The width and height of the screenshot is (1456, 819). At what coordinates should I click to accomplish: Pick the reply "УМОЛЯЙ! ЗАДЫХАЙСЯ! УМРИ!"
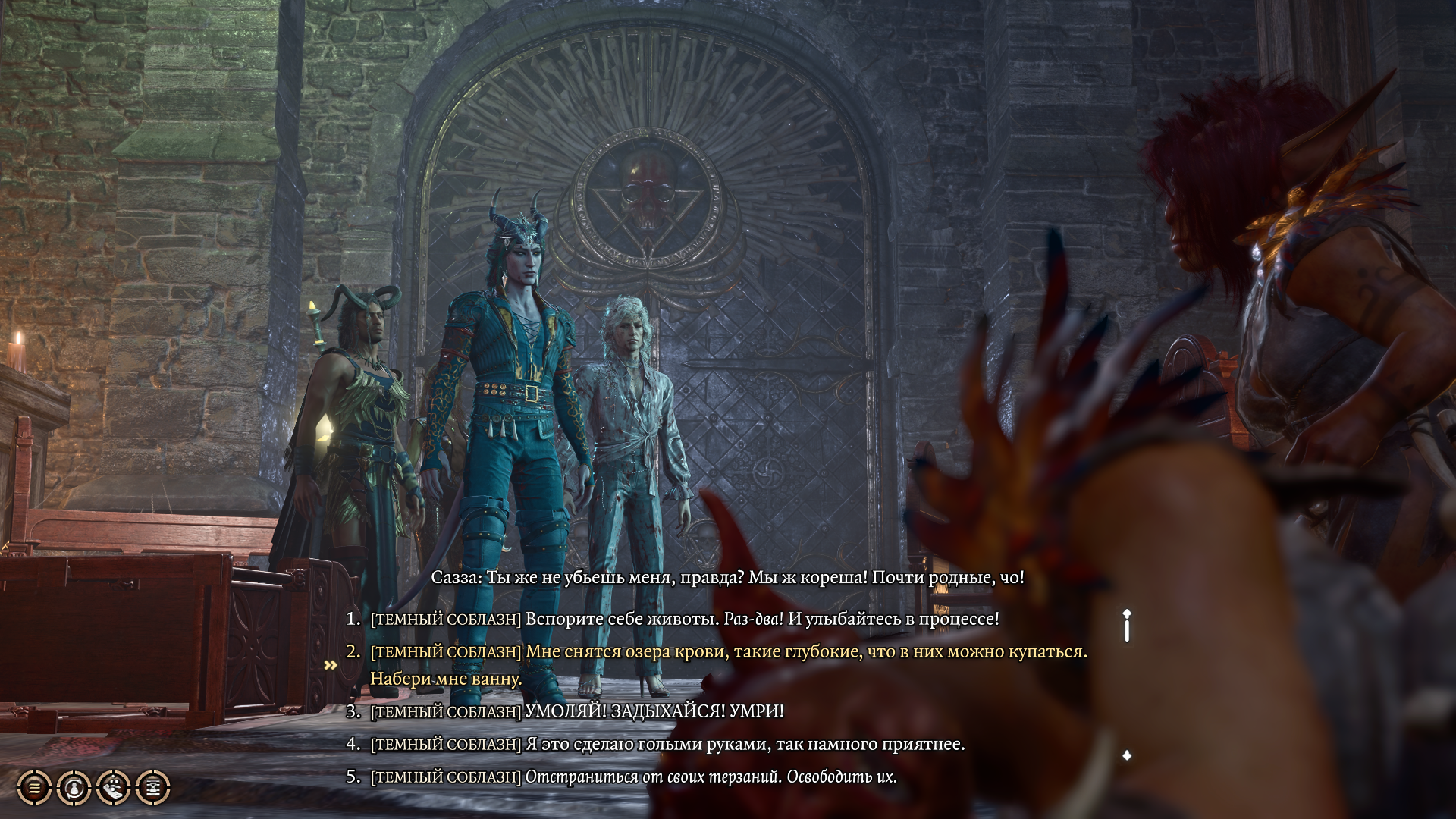(x=578, y=711)
